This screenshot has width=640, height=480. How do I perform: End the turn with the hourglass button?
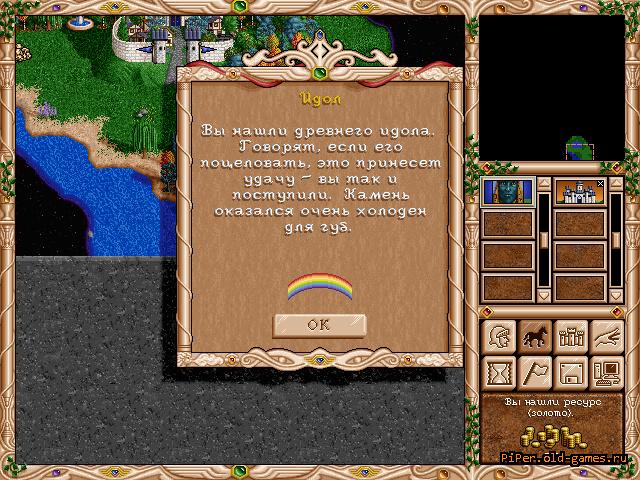coord(497,373)
